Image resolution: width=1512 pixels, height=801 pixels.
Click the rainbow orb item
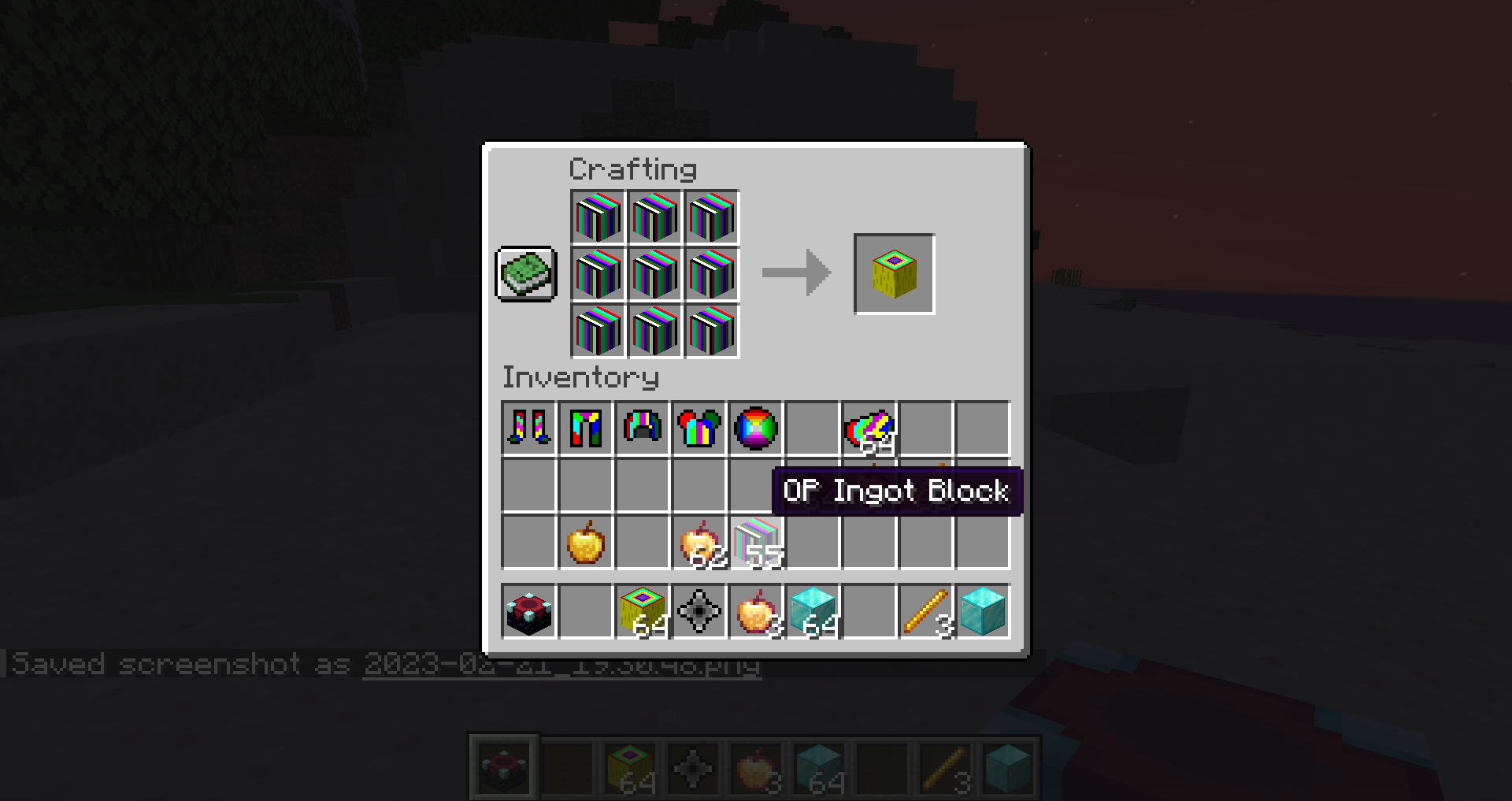point(757,428)
